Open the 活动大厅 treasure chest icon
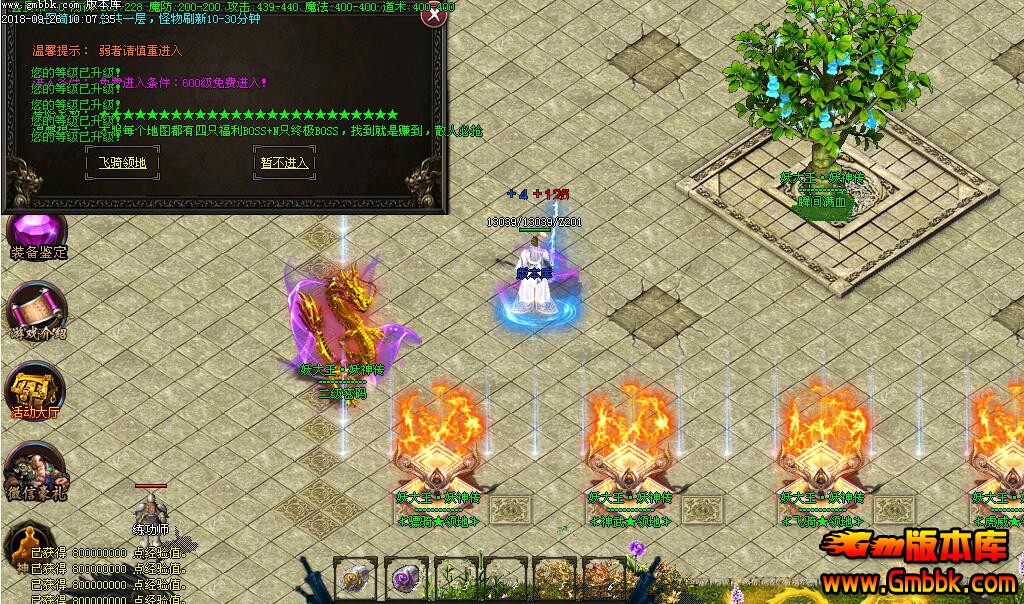This screenshot has width=1024, height=604. pos(35,388)
